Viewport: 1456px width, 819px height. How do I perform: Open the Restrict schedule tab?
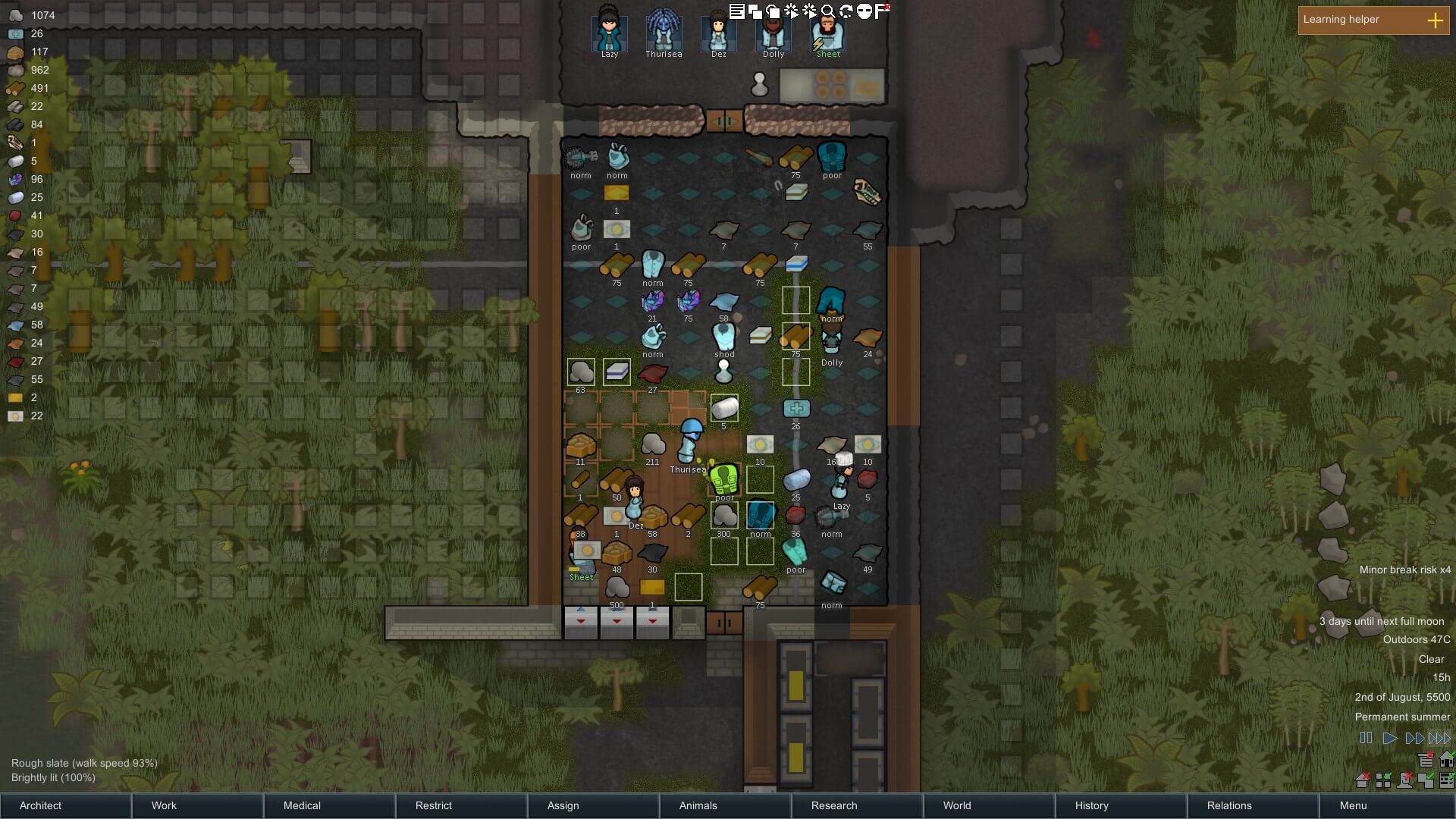pyautogui.click(x=461, y=805)
